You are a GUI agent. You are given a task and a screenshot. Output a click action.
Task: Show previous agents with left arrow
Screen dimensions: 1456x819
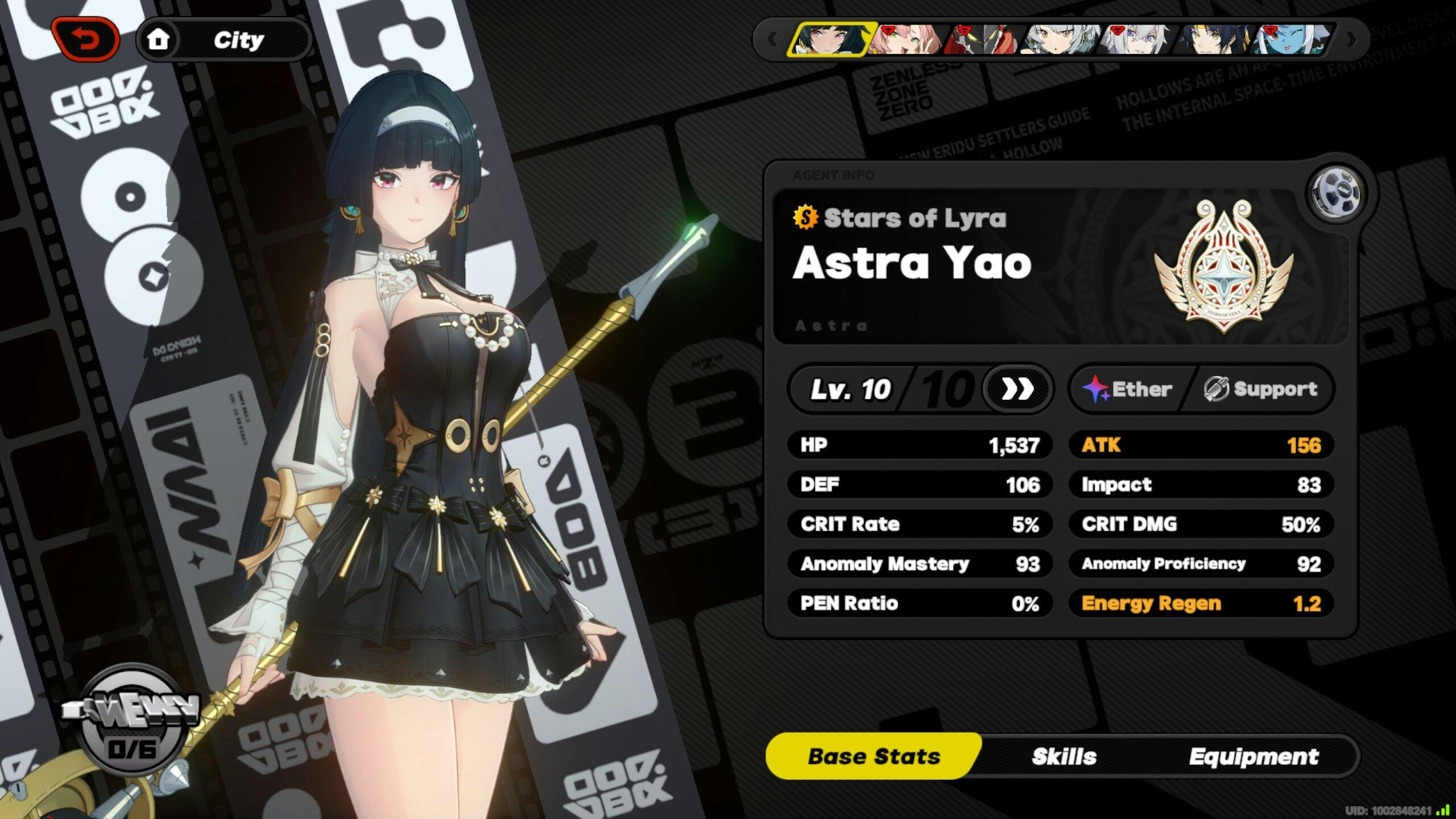(772, 40)
